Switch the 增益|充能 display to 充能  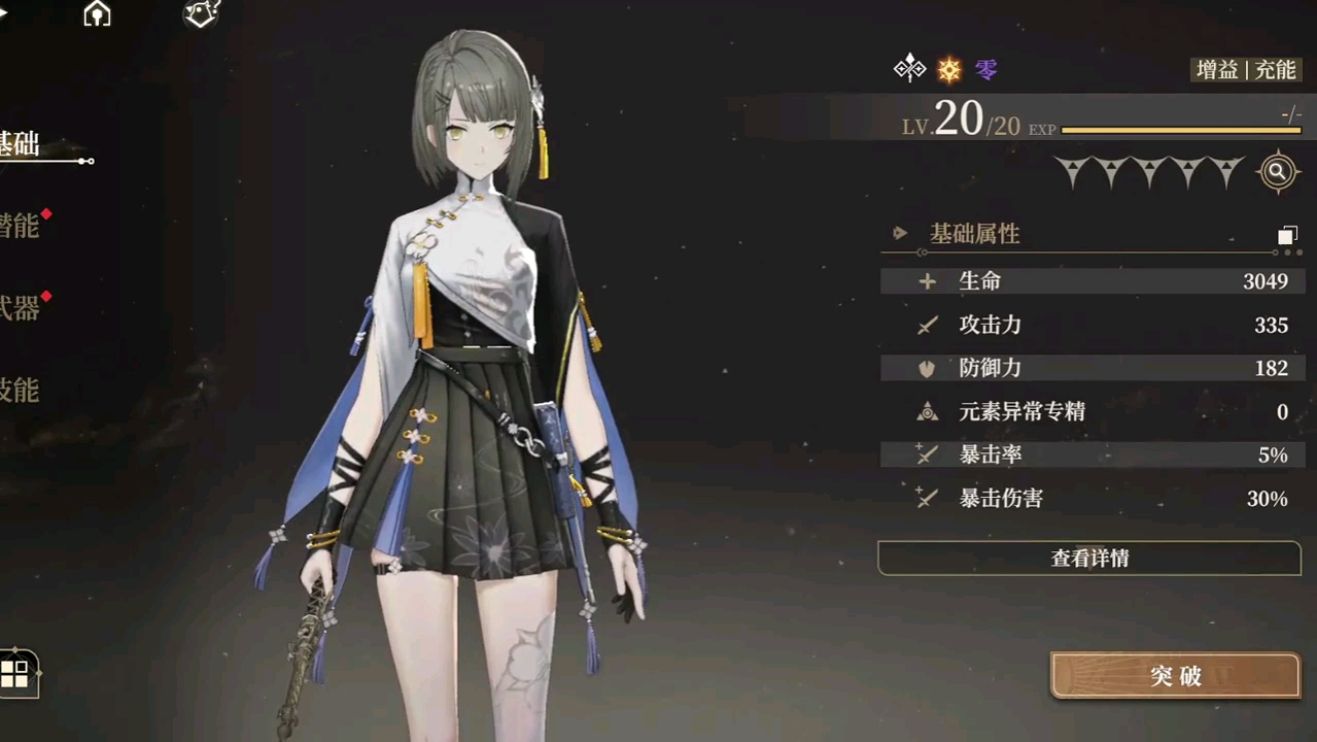point(1275,71)
